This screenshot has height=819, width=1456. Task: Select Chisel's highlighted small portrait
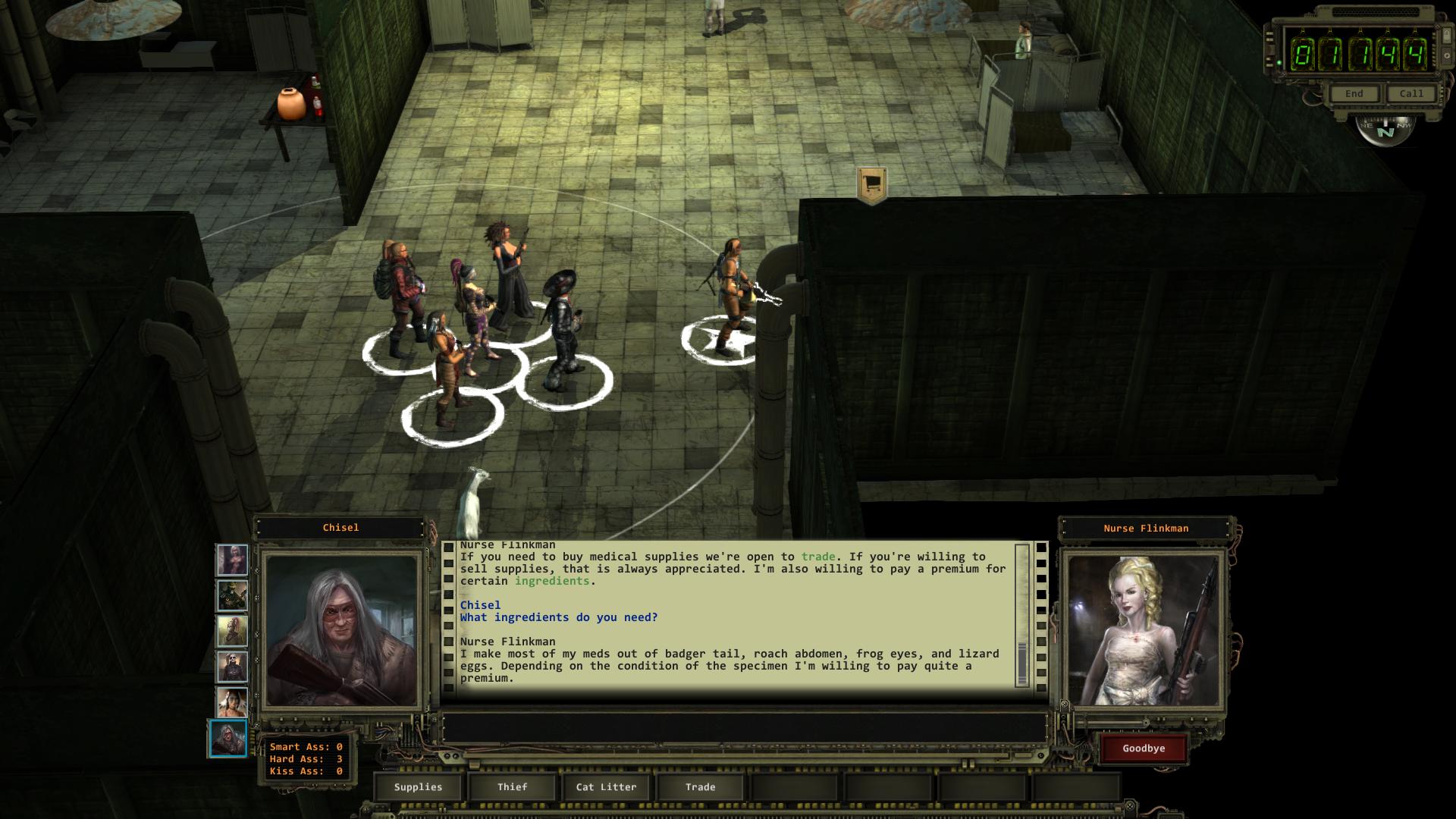[x=228, y=738]
